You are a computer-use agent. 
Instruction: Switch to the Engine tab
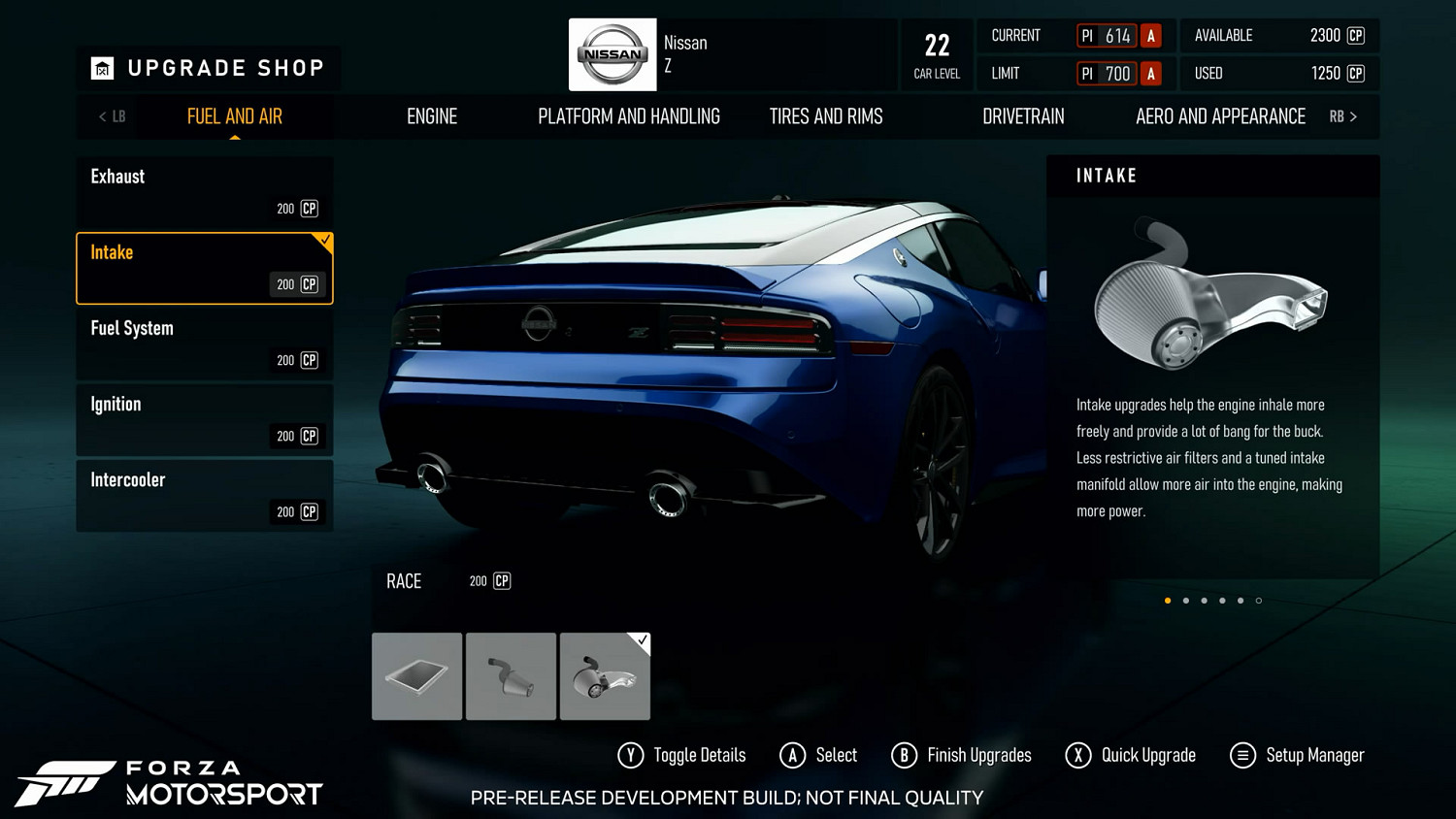432,116
